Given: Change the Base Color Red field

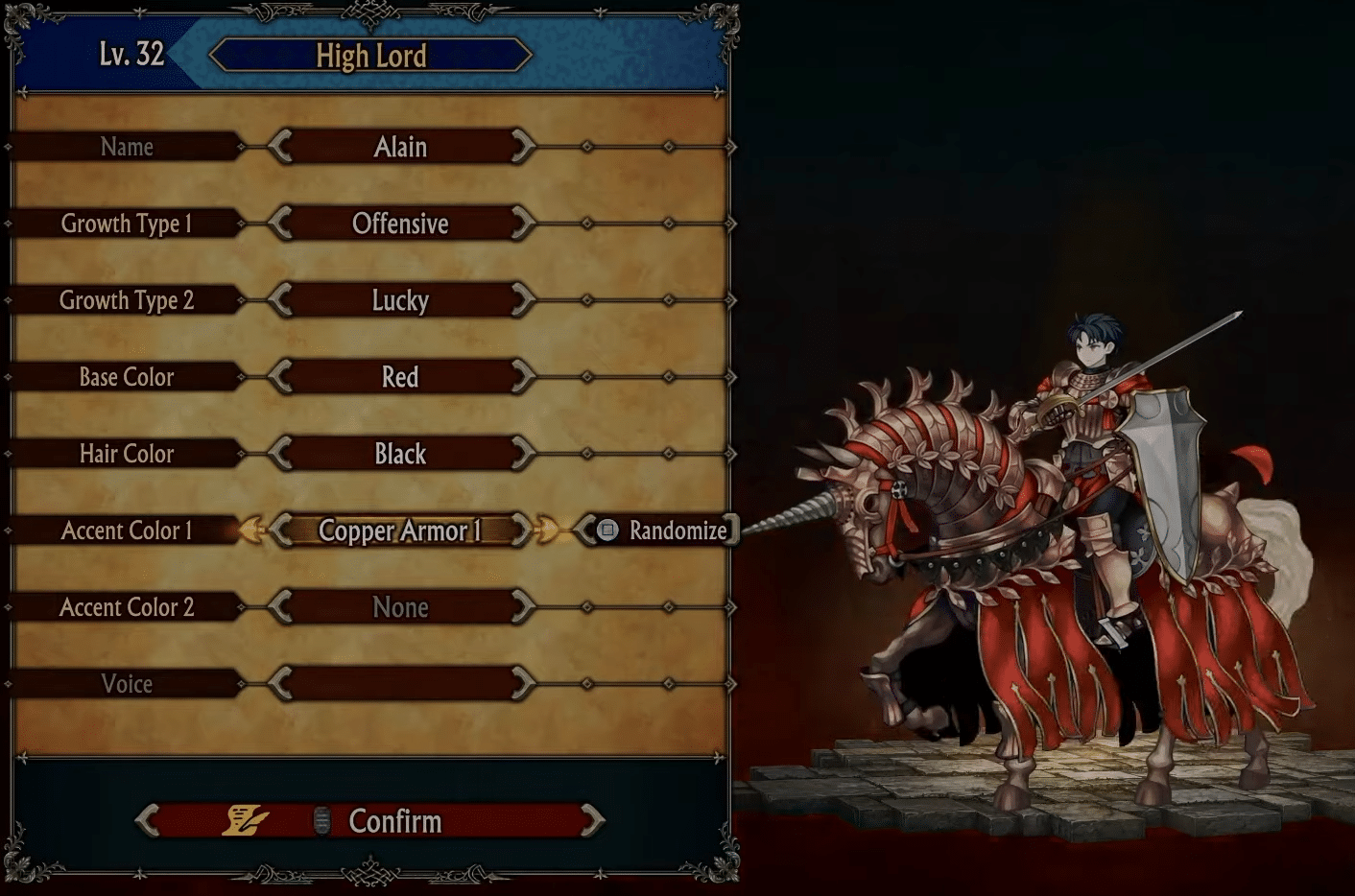Looking at the screenshot, I should pos(400,377).
